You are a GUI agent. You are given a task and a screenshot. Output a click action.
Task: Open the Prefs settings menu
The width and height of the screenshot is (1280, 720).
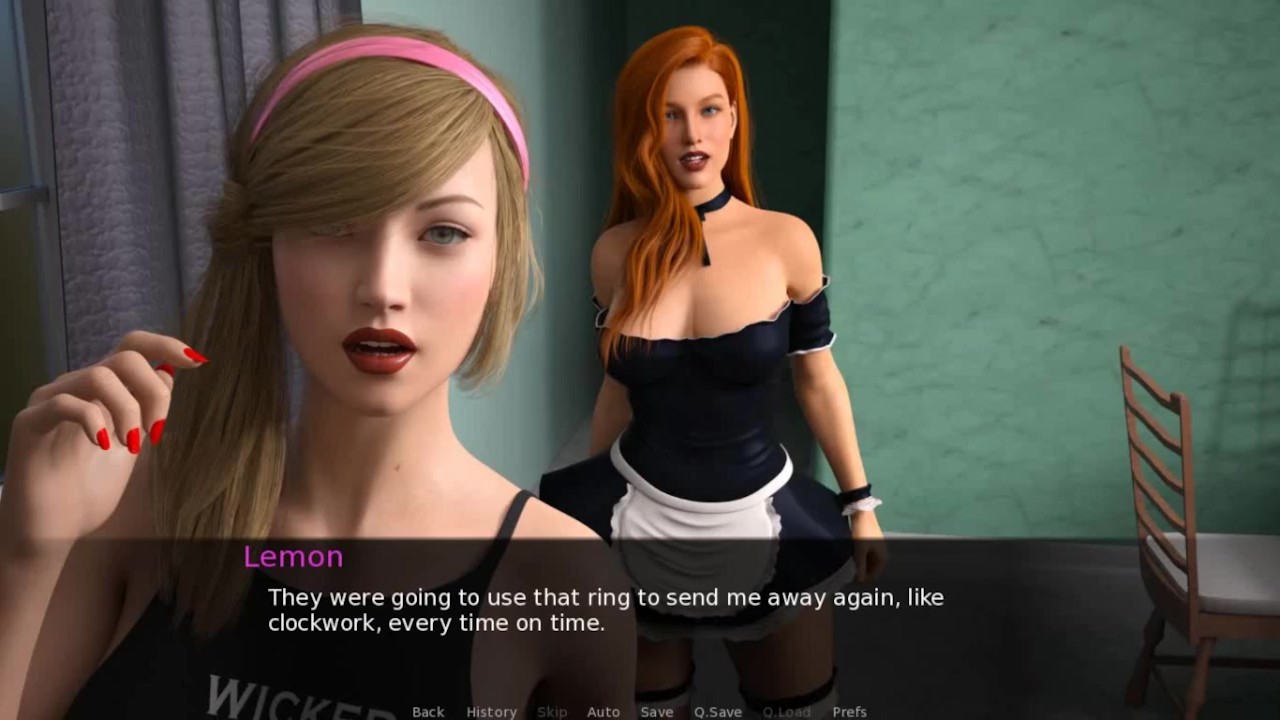click(849, 711)
